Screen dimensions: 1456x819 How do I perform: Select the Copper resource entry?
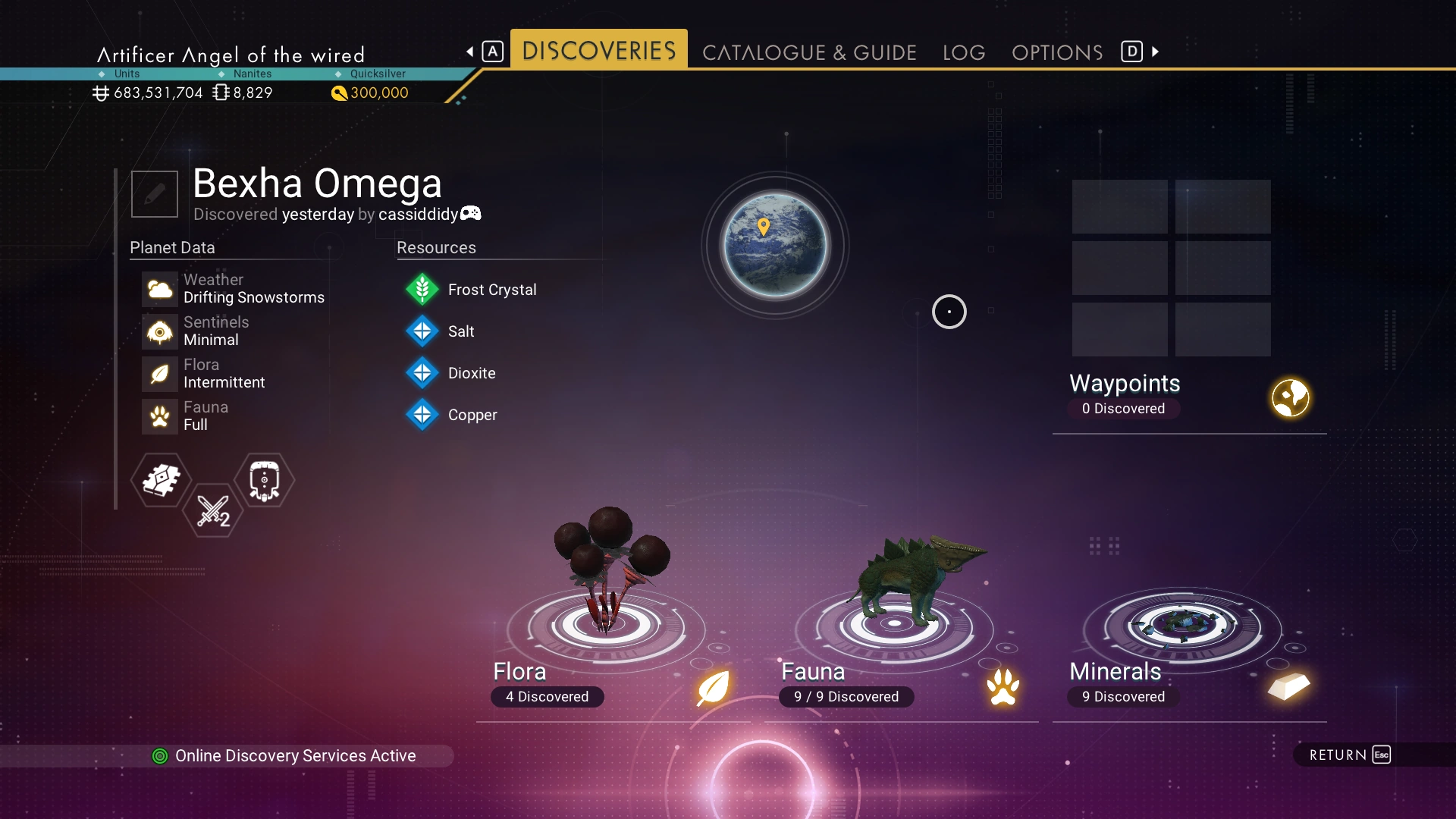point(472,415)
